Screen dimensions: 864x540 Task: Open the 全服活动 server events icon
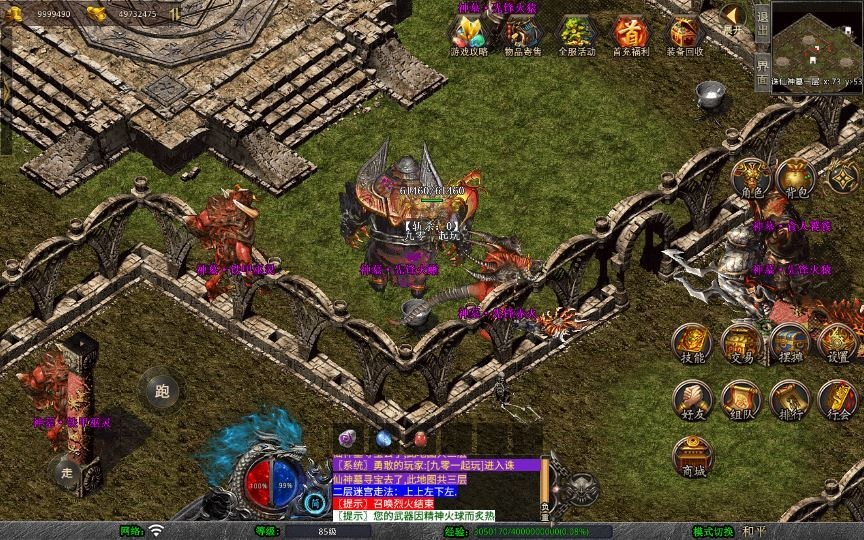(x=577, y=34)
